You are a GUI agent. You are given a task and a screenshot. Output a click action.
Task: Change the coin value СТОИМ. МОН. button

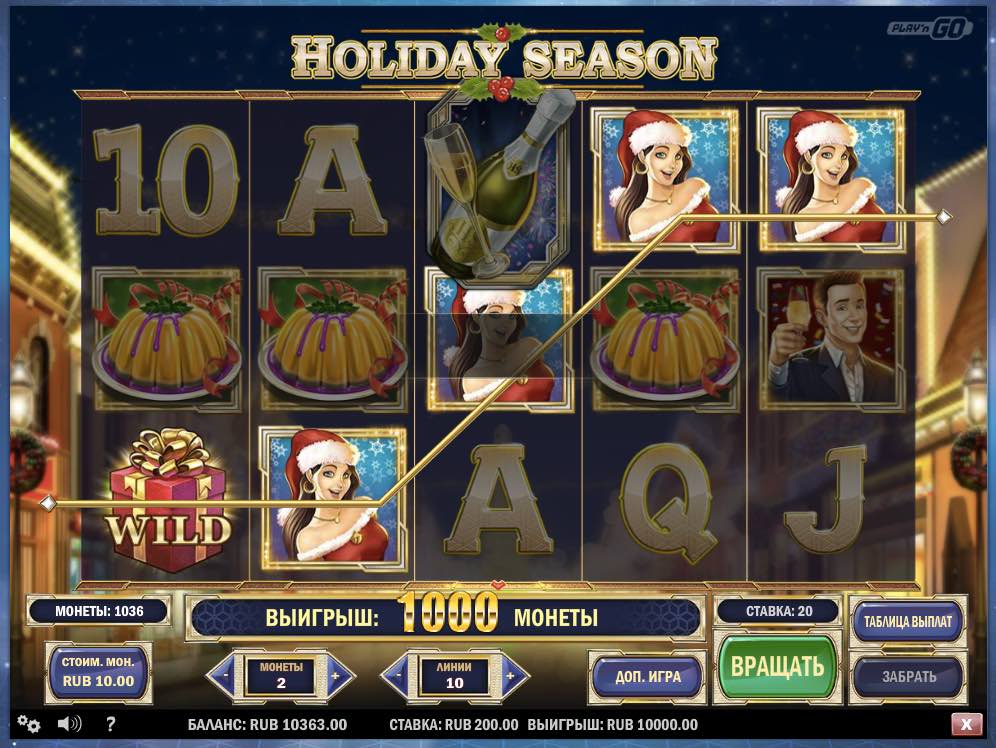98,672
